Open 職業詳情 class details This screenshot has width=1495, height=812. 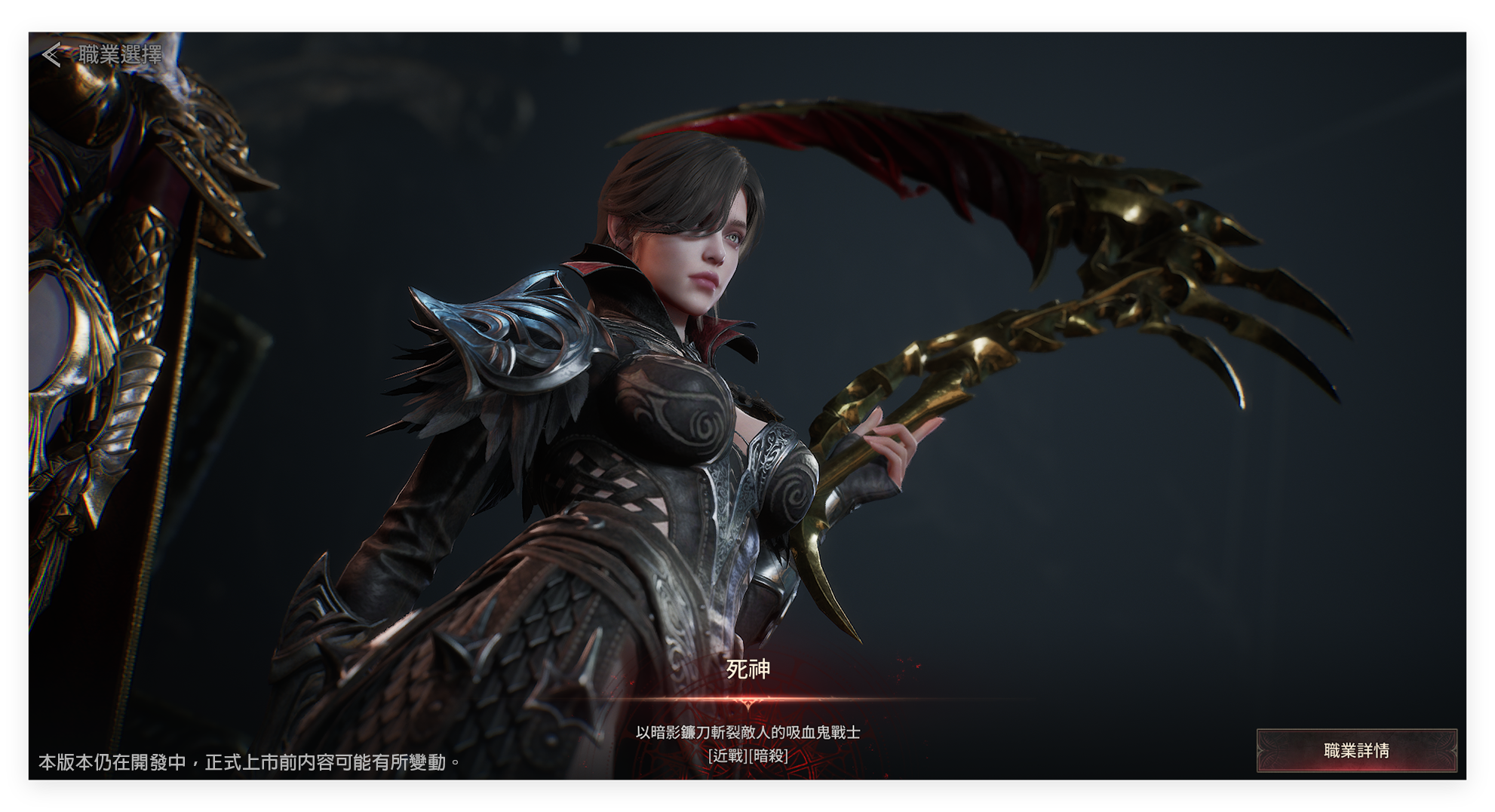tap(1355, 750)
